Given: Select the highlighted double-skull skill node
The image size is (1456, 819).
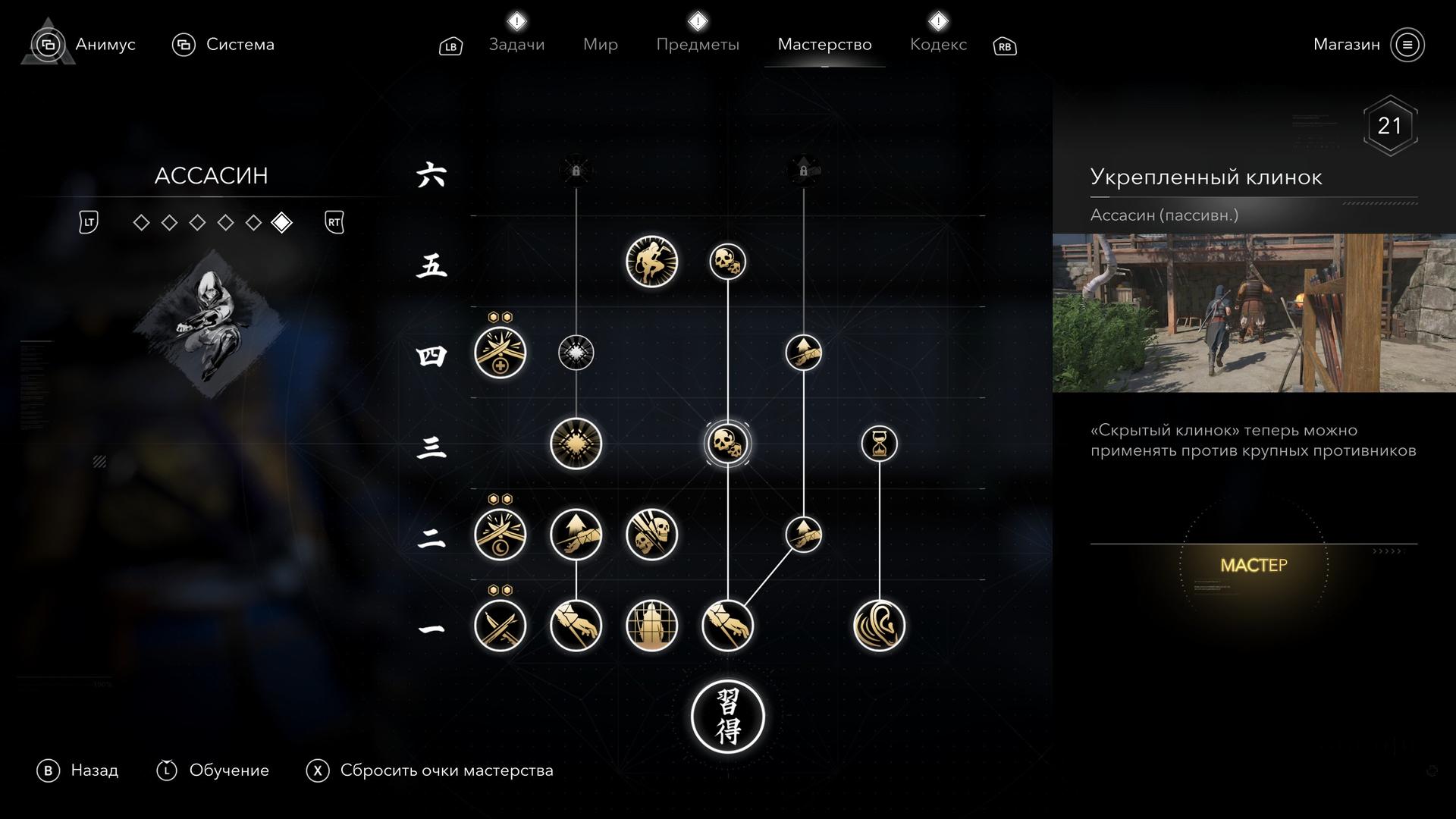Looking at the screenshot, I should click(727, 444).
